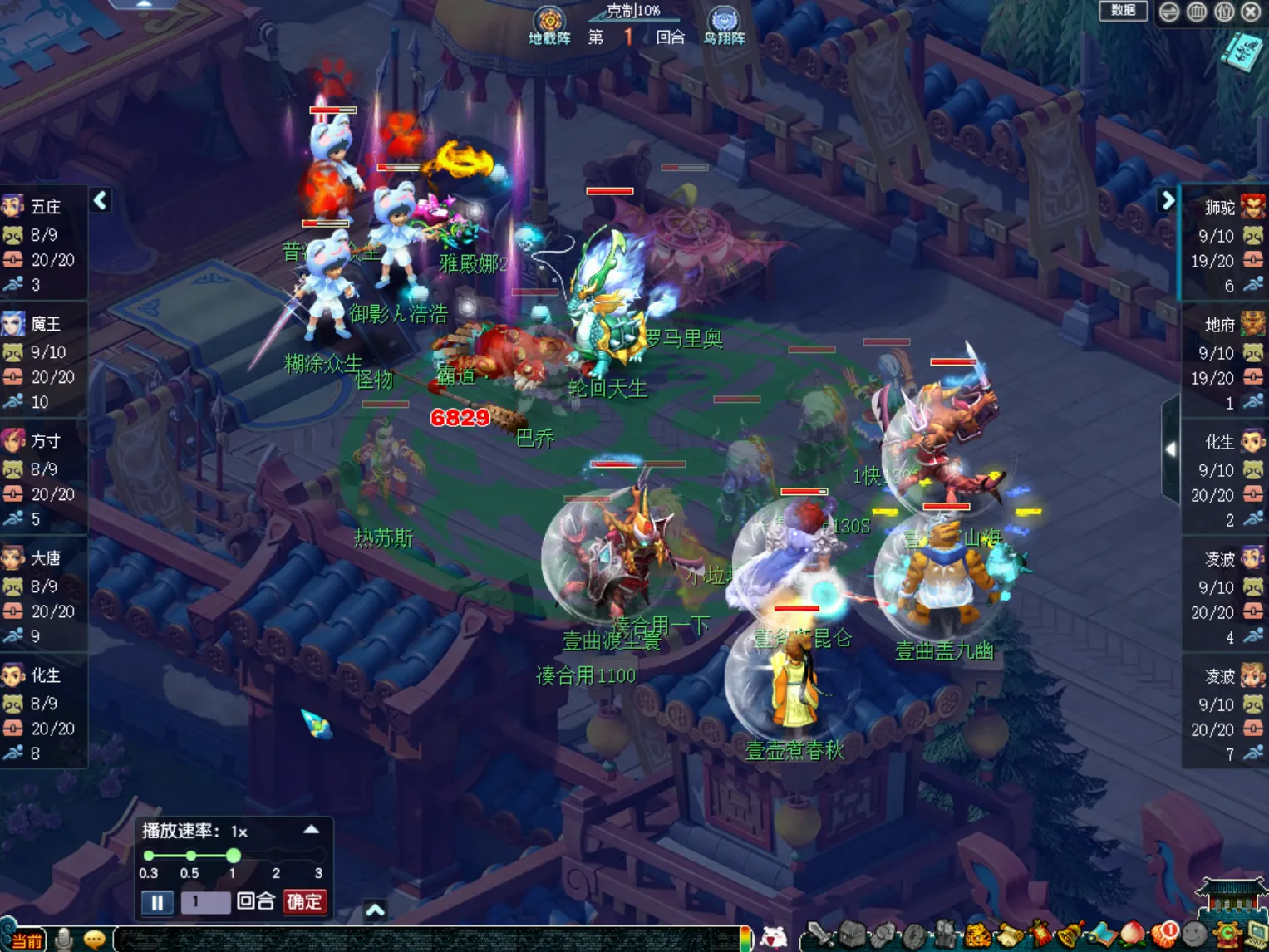1269x952 pixels.
Task: Open the tiger head icon in toolbar
Action: (x=977, y=936)
